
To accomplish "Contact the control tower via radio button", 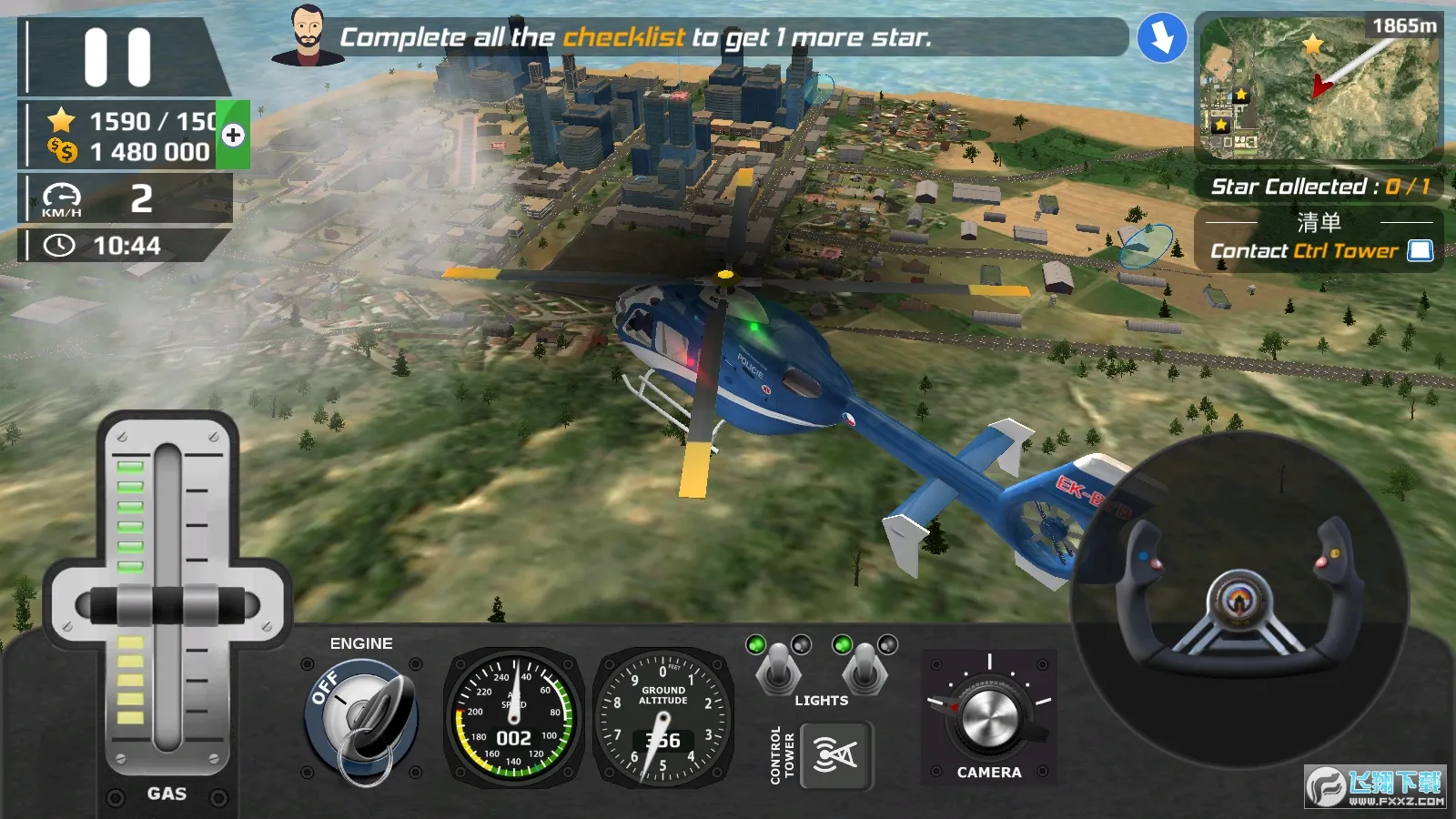I will 834,755.
